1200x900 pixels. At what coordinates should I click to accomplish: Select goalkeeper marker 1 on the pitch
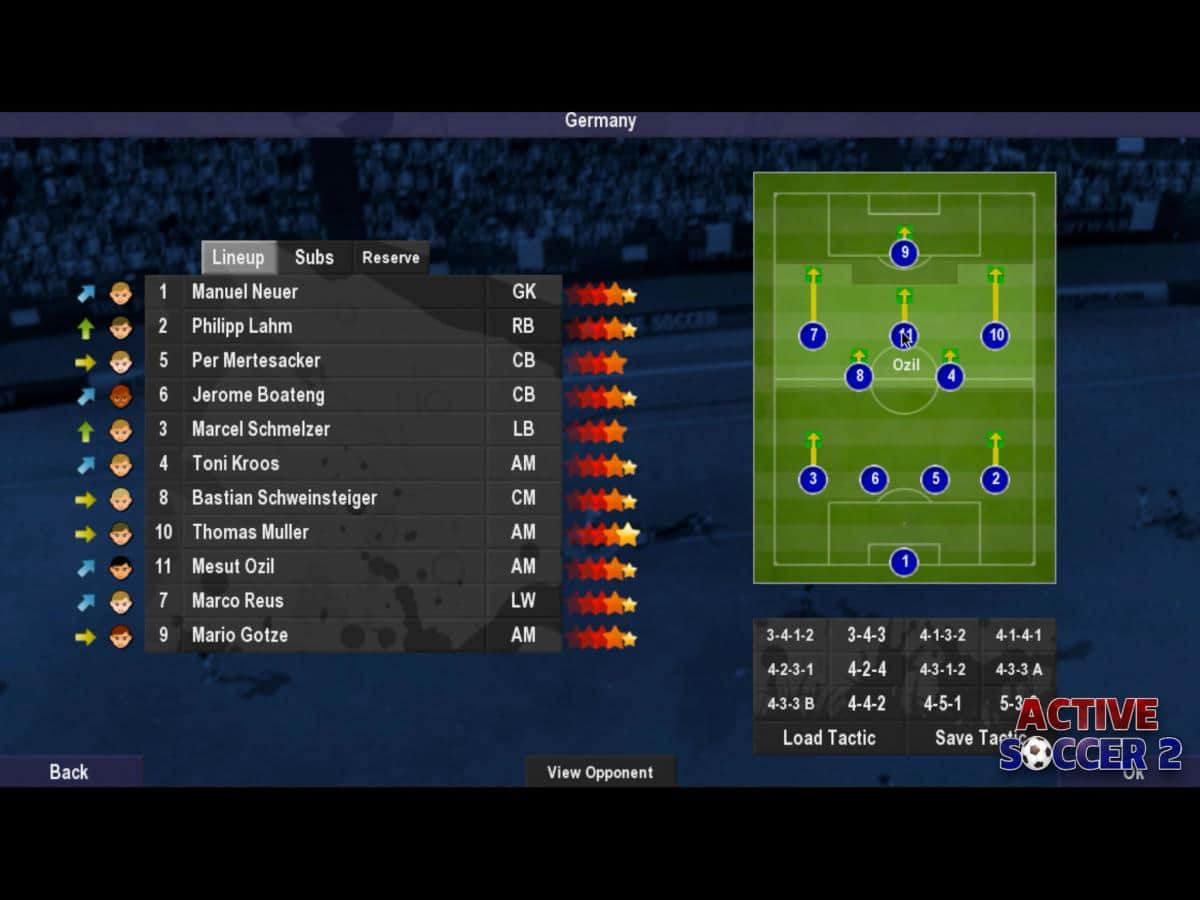904,562
